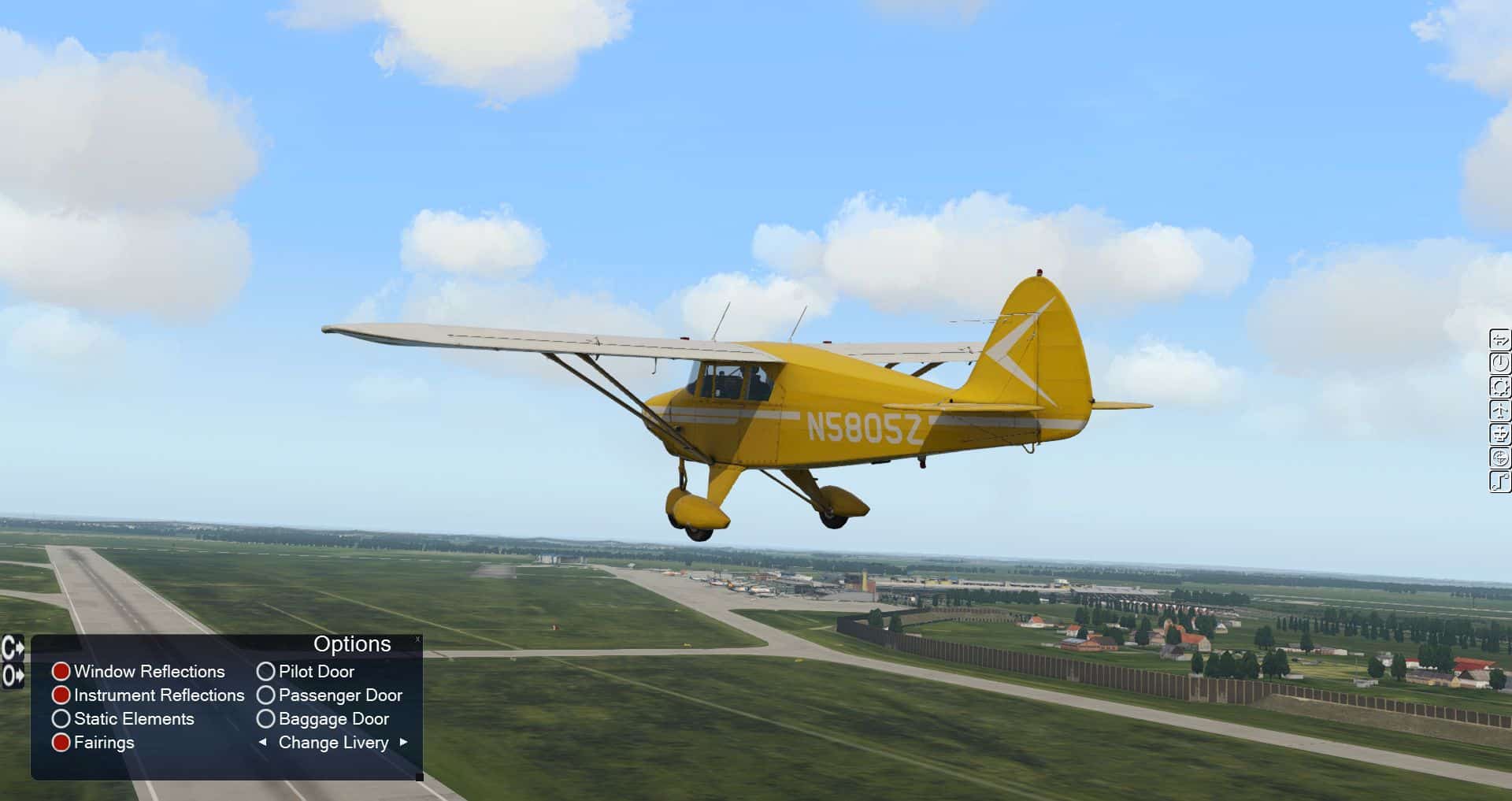Toggle the Fairings option off
The image size is (1512, 801).
[x=61, y=743]
